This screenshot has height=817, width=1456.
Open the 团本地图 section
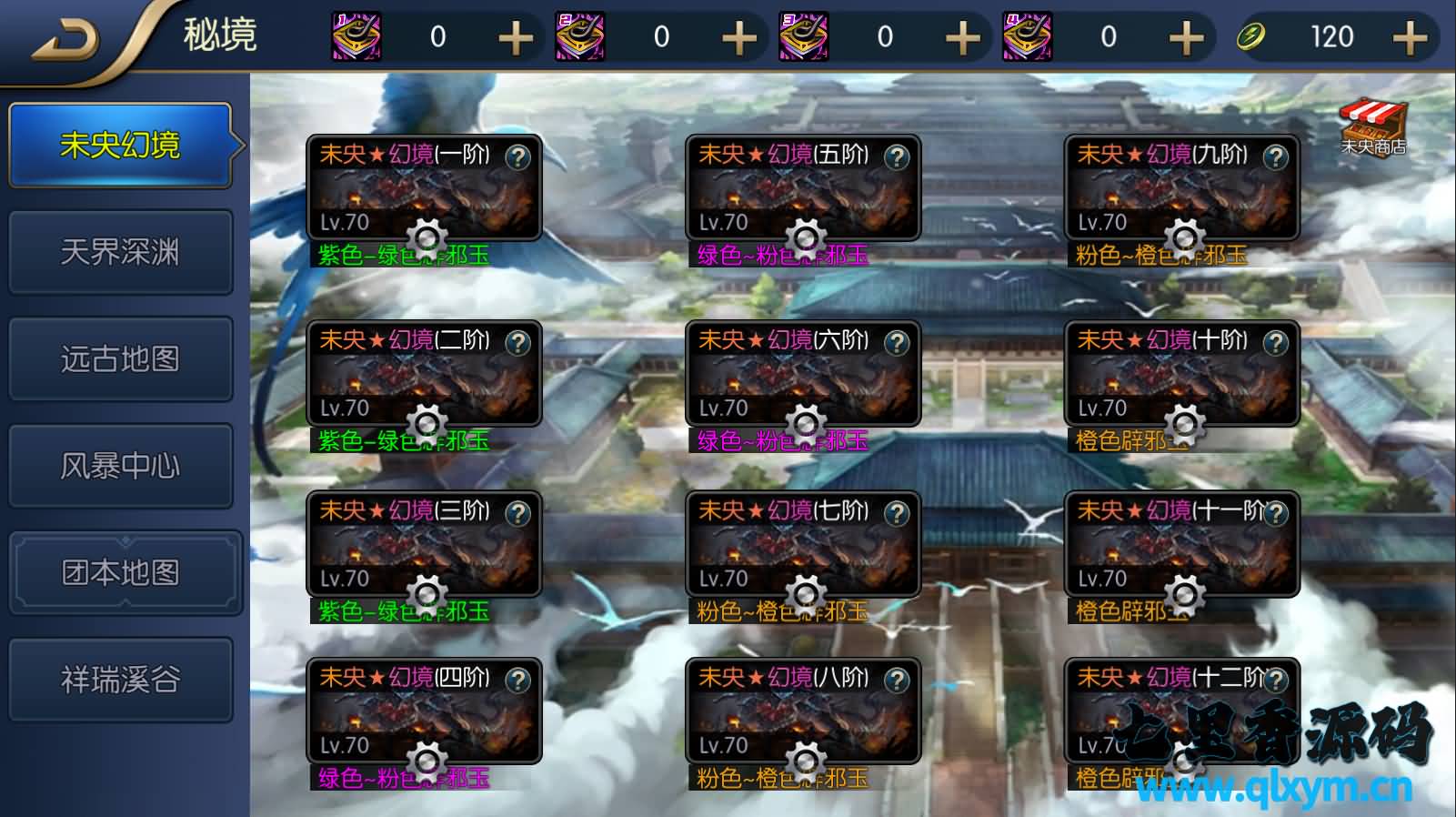[x=121, y=572]
